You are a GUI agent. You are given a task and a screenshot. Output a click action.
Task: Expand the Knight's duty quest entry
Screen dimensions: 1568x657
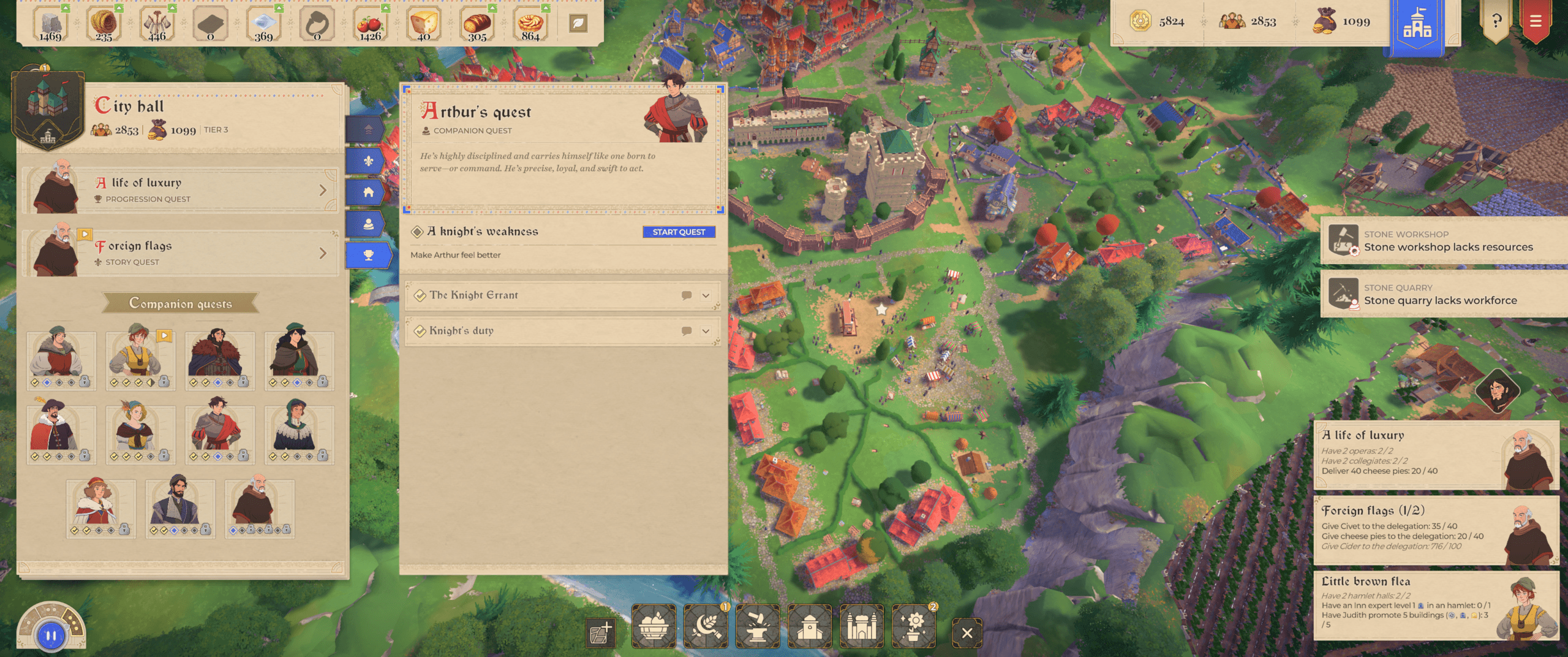click(706, 331)
